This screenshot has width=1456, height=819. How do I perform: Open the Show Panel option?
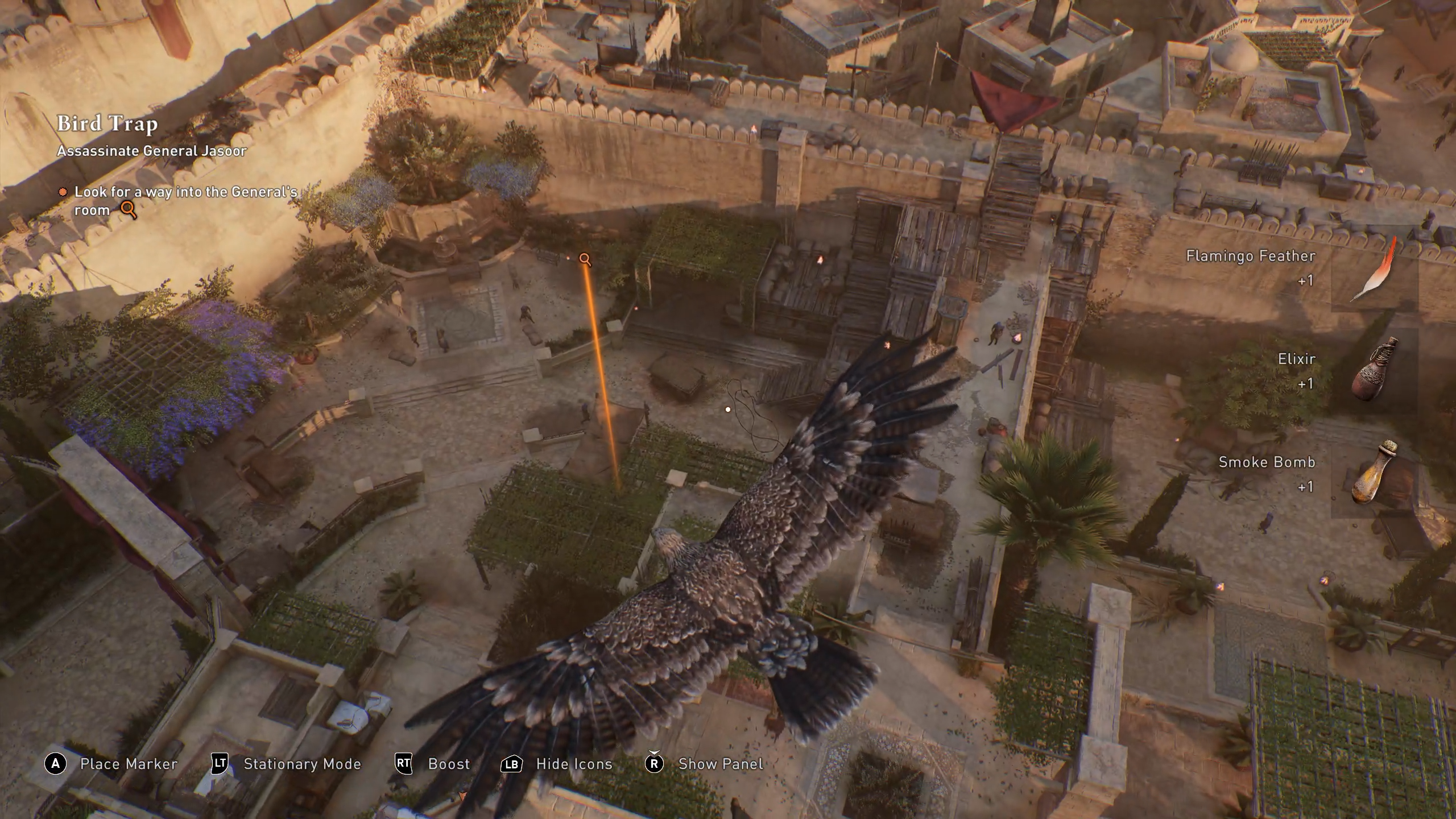720,764
